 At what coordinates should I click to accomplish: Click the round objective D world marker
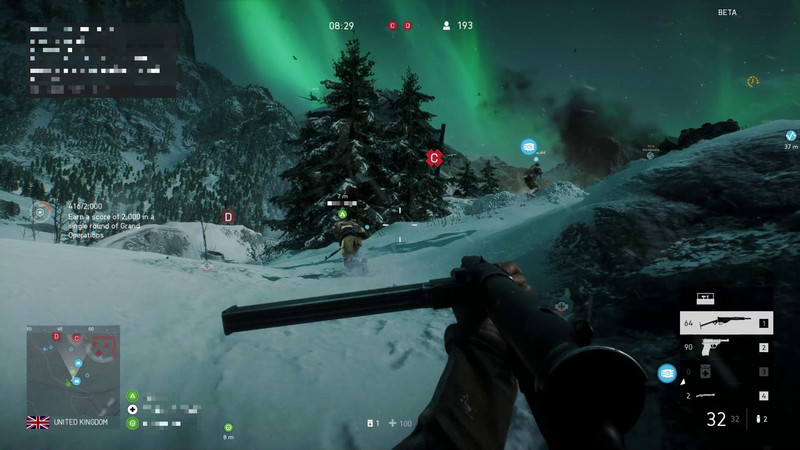click(228, 216)
